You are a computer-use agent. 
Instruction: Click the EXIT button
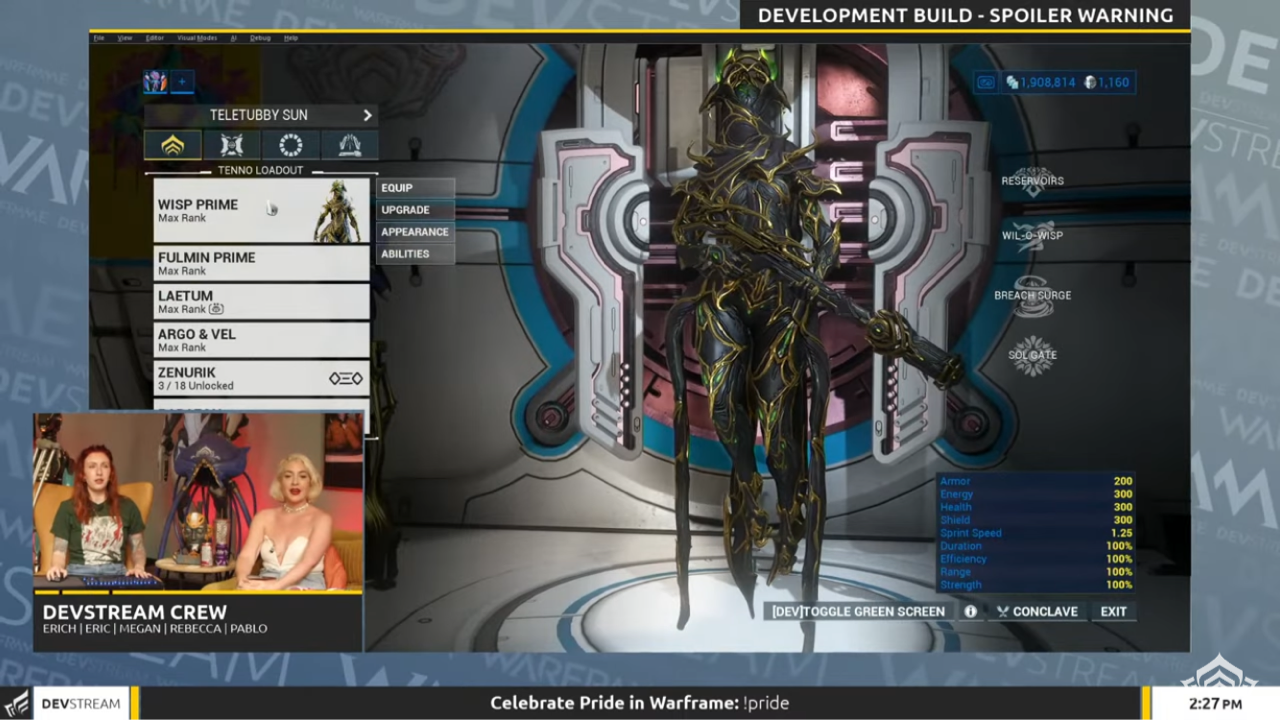pos(1113,611)
